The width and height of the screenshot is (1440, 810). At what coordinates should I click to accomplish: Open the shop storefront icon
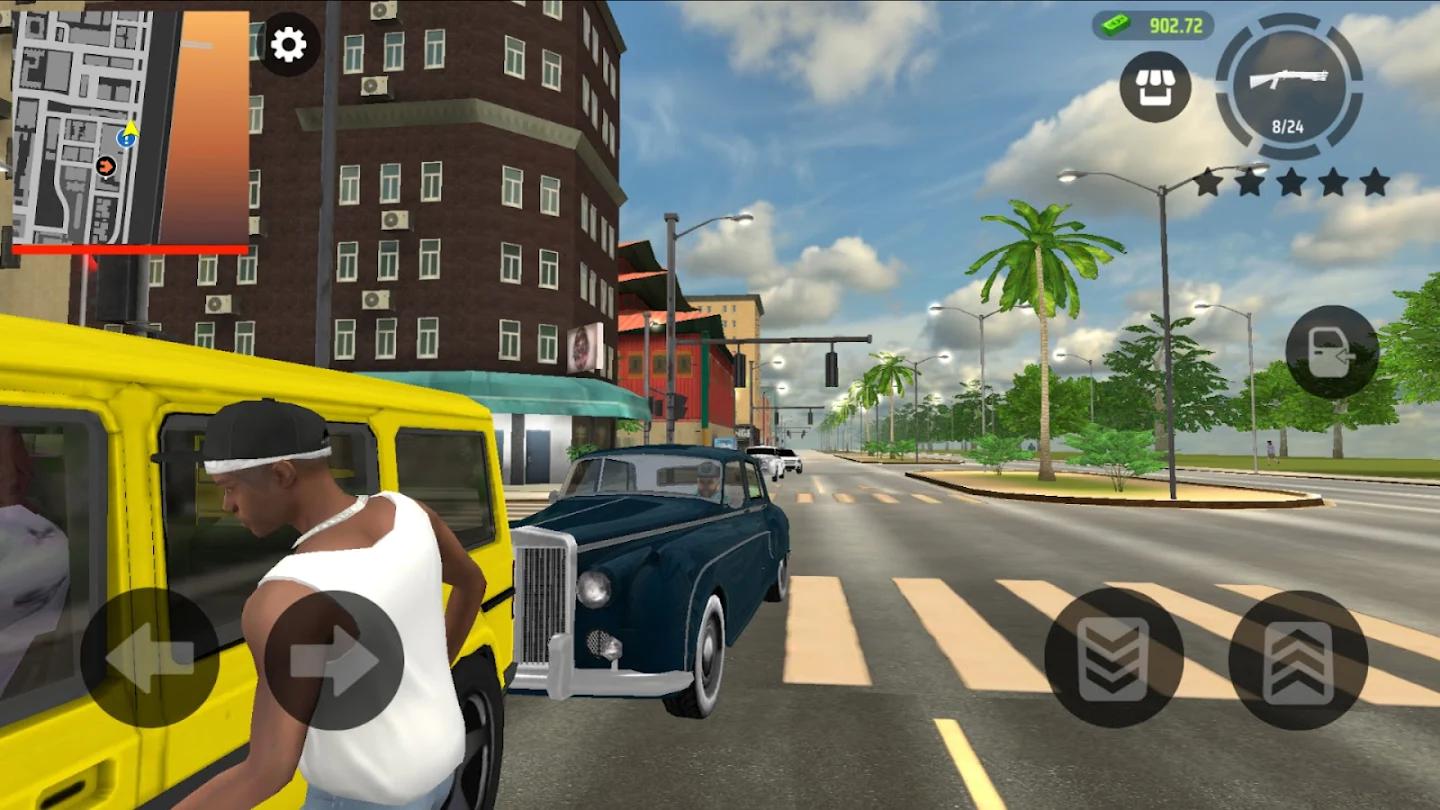(x=1155, y=87)
